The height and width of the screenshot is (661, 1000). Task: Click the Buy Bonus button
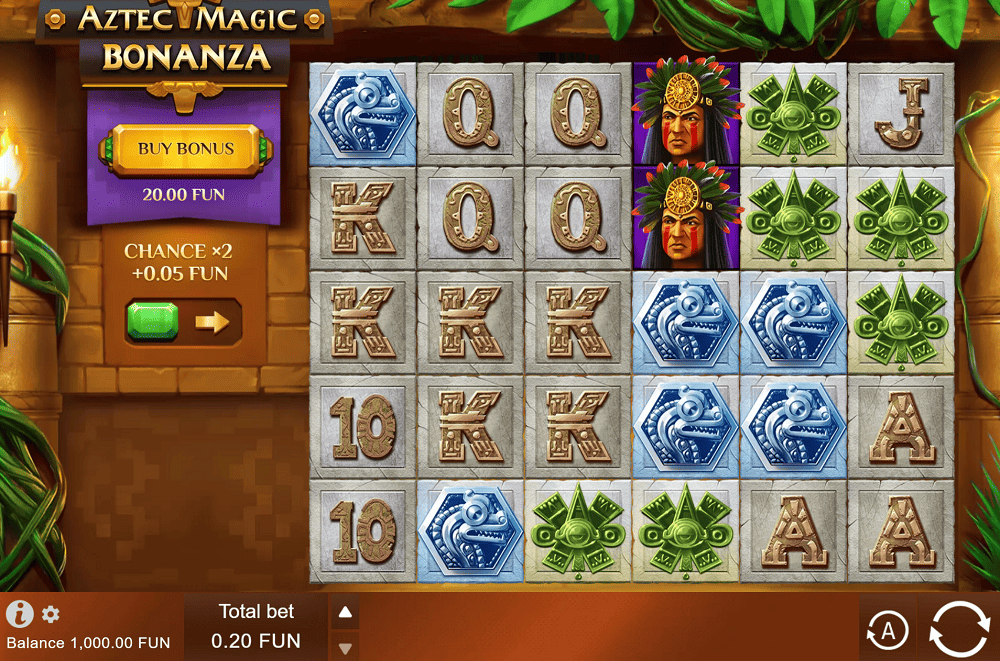tap(186, 149)
